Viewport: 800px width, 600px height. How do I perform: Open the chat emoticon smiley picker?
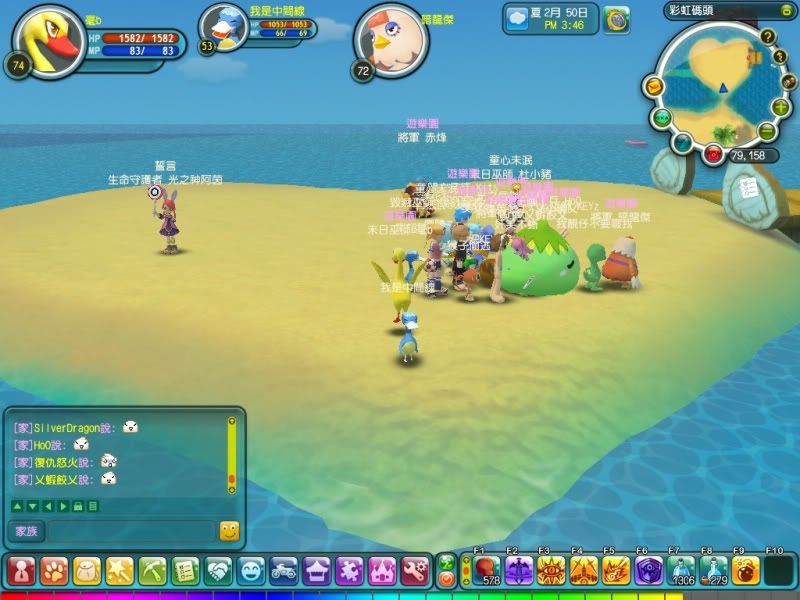pyautogui.click(x=229, y=531)
